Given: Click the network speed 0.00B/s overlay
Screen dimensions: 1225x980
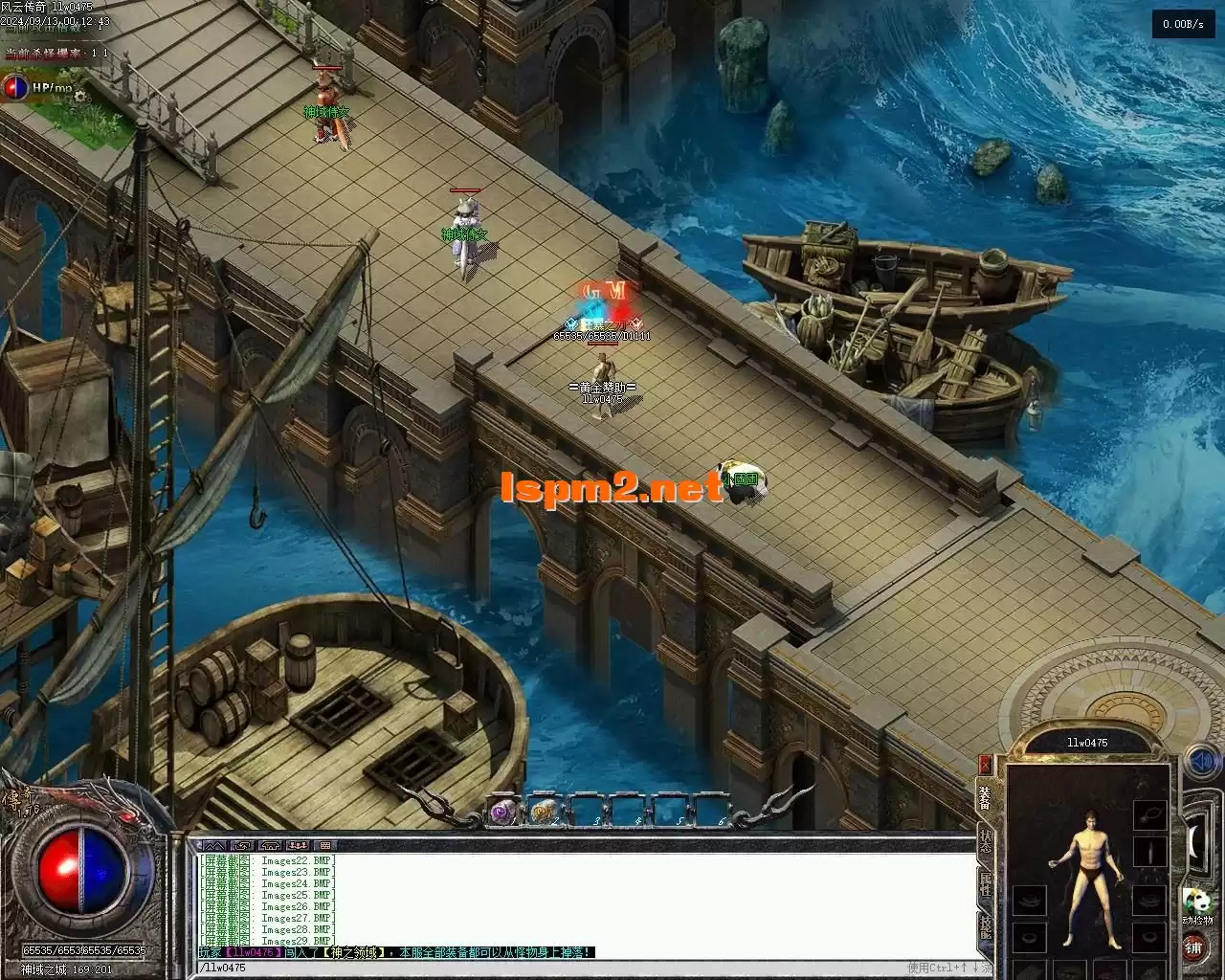Looking at the screenshot, I should [x=1183, y=25].
